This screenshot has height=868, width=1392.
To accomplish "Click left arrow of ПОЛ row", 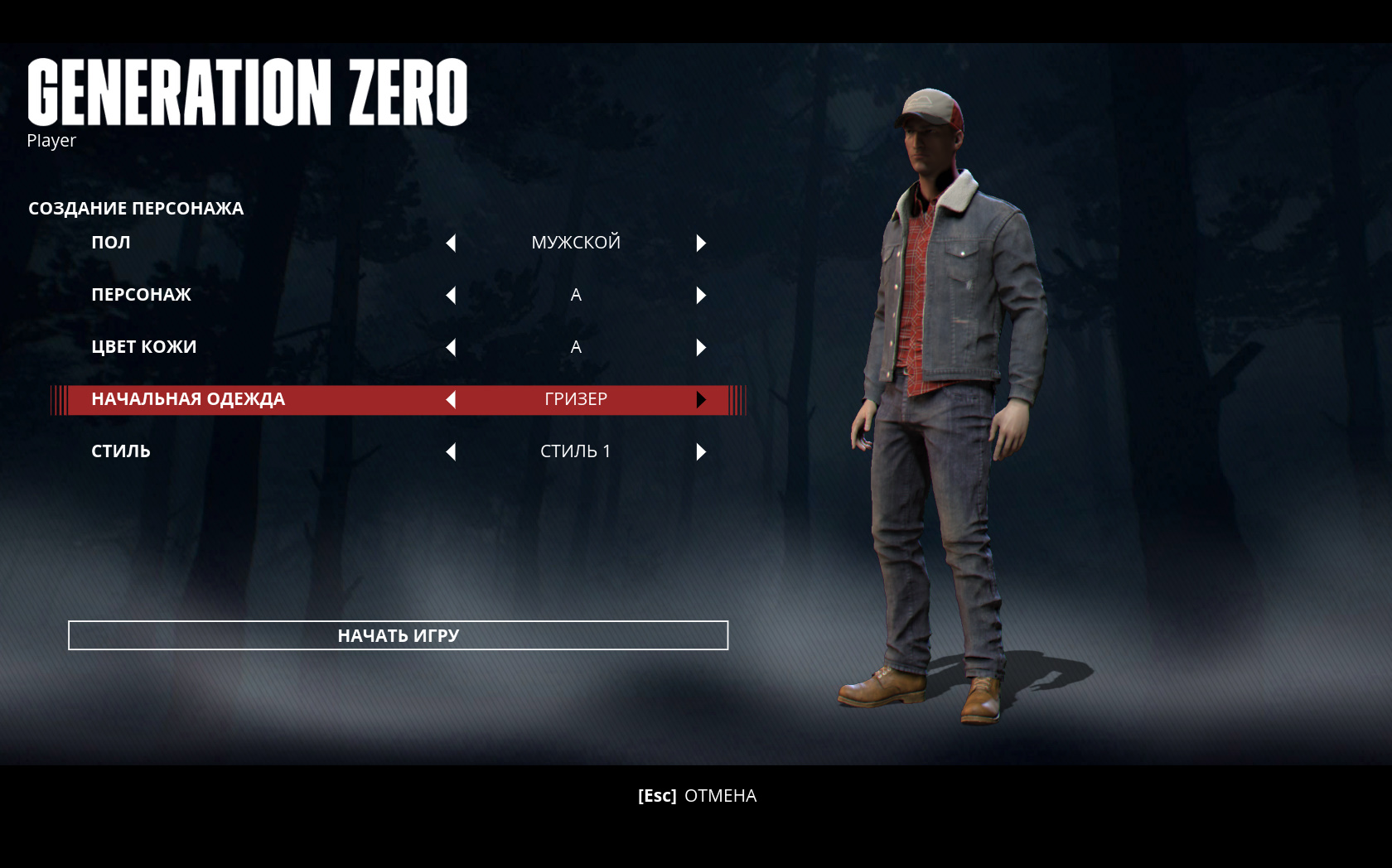I will (451, 243).
